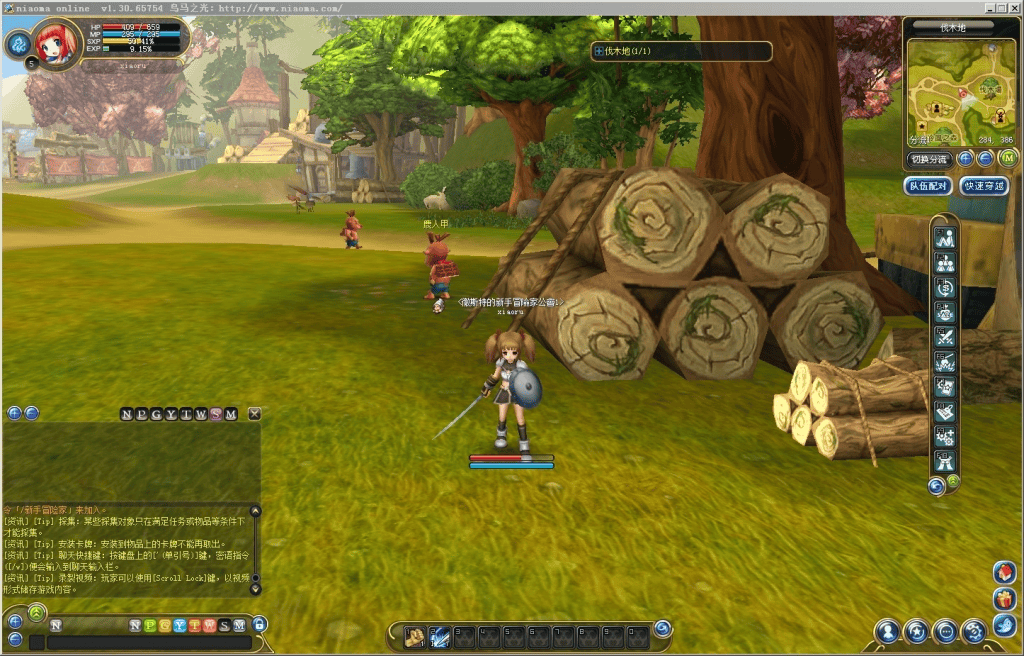Toggle the chat lock padlock icon
Viewport: 1024px width, 656px height.
(x=260, y=625)
